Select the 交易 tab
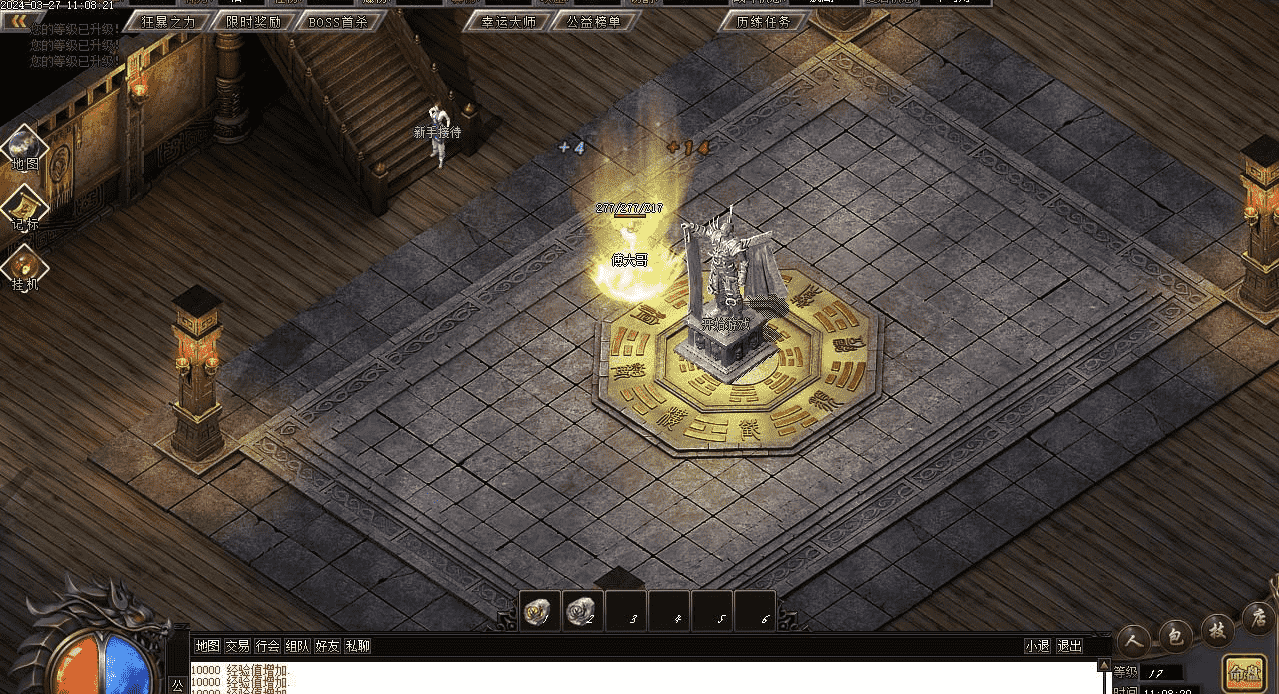The height and width of the screenshot is (694, 1279). [237, 646]
